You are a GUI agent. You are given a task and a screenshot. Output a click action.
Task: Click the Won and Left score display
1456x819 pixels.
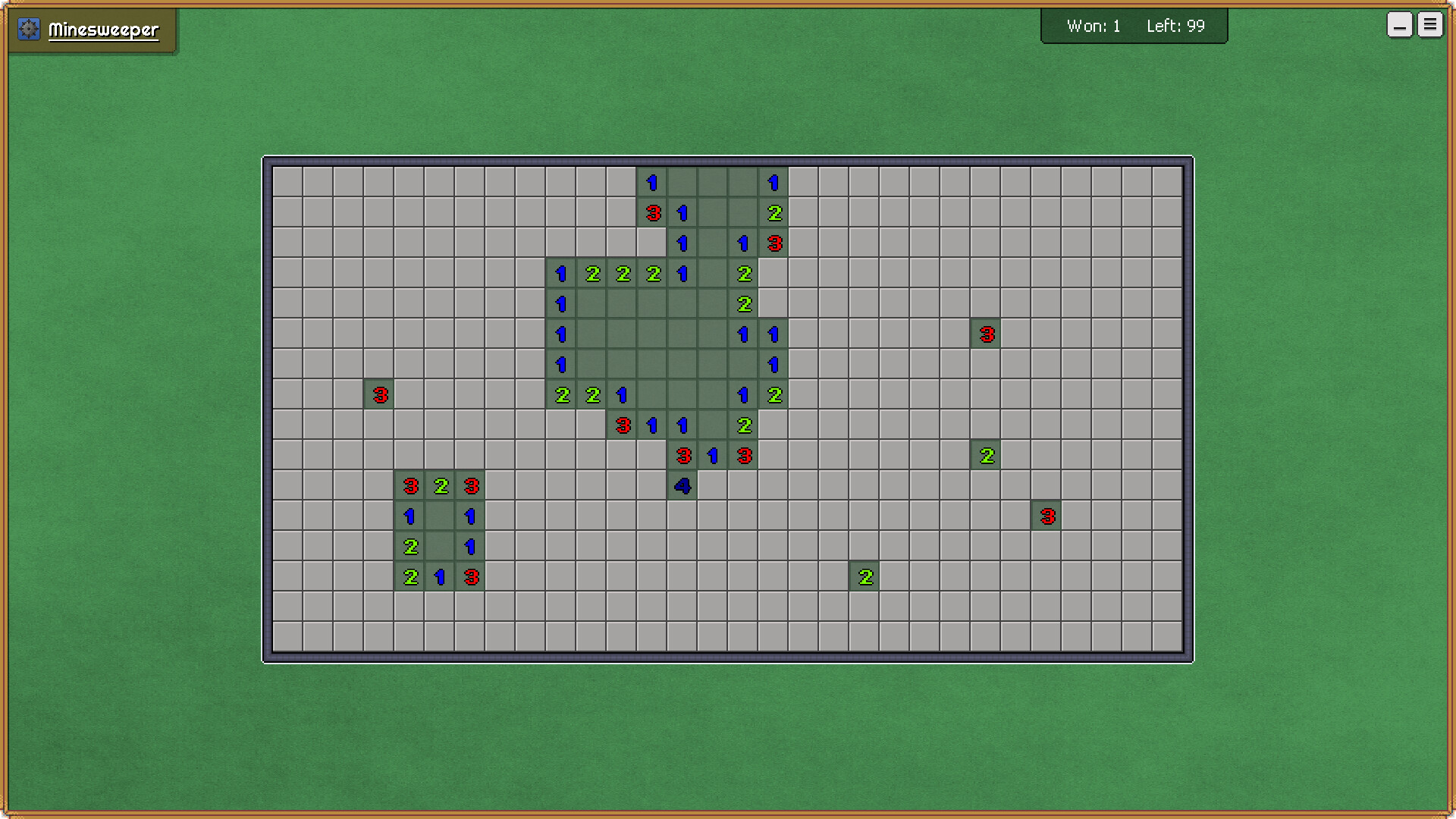point(1134,25)
